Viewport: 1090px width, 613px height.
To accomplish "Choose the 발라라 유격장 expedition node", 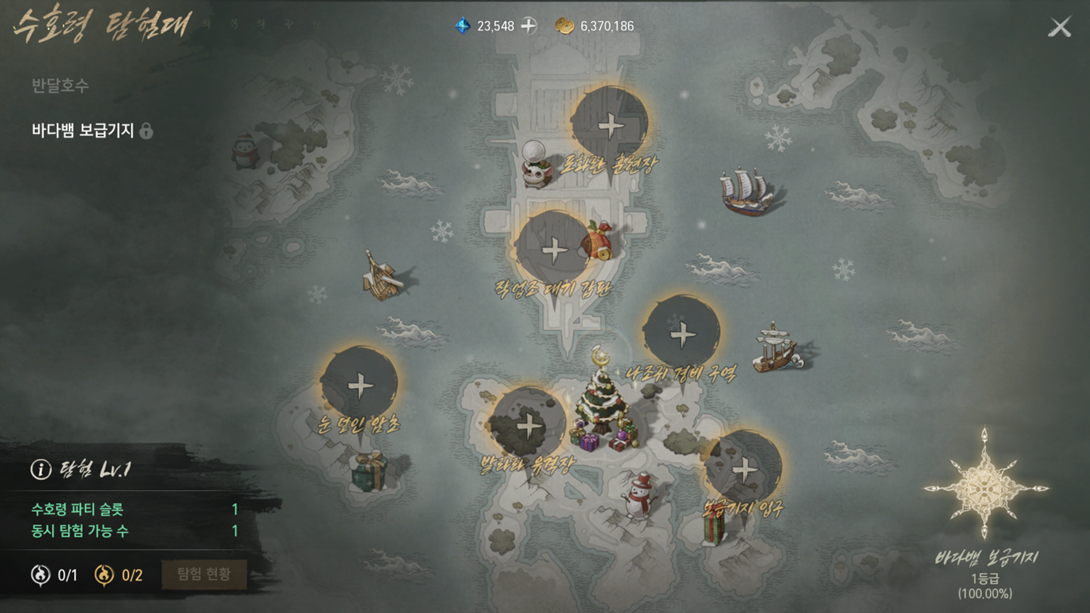I will point(529,427).
